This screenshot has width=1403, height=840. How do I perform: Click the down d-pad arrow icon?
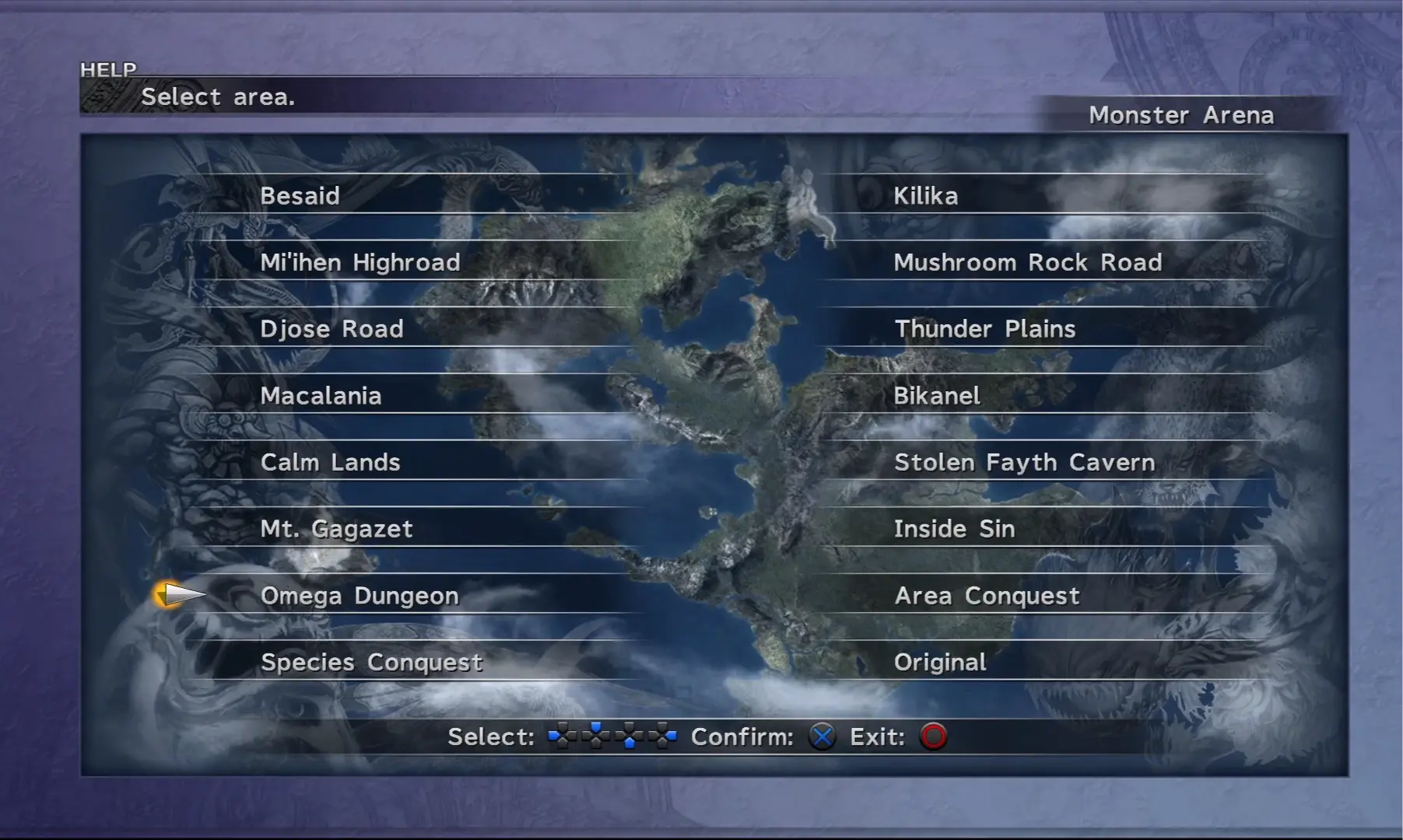[629, 737]
